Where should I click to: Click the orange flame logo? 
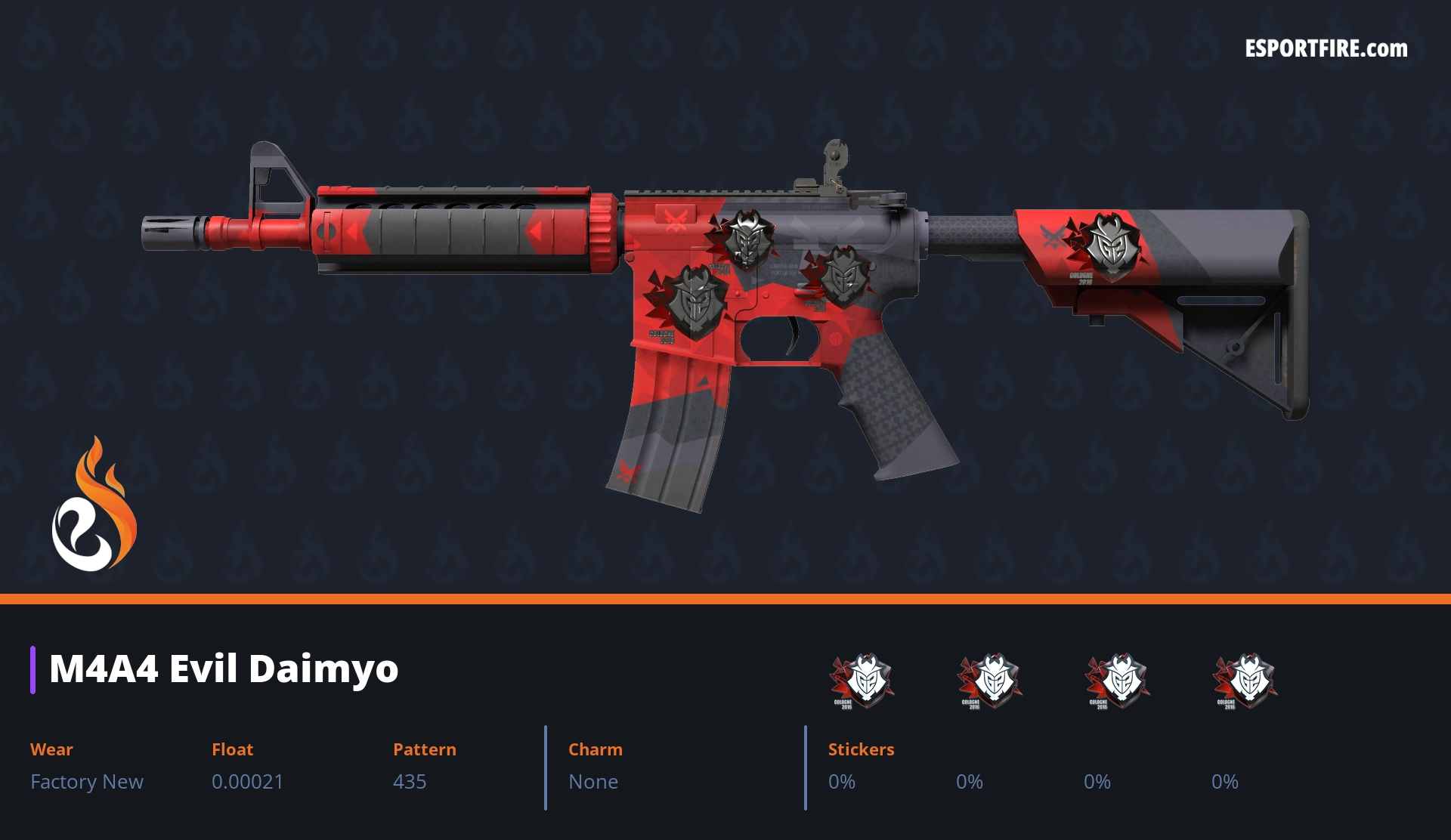(x=94, y=505)
